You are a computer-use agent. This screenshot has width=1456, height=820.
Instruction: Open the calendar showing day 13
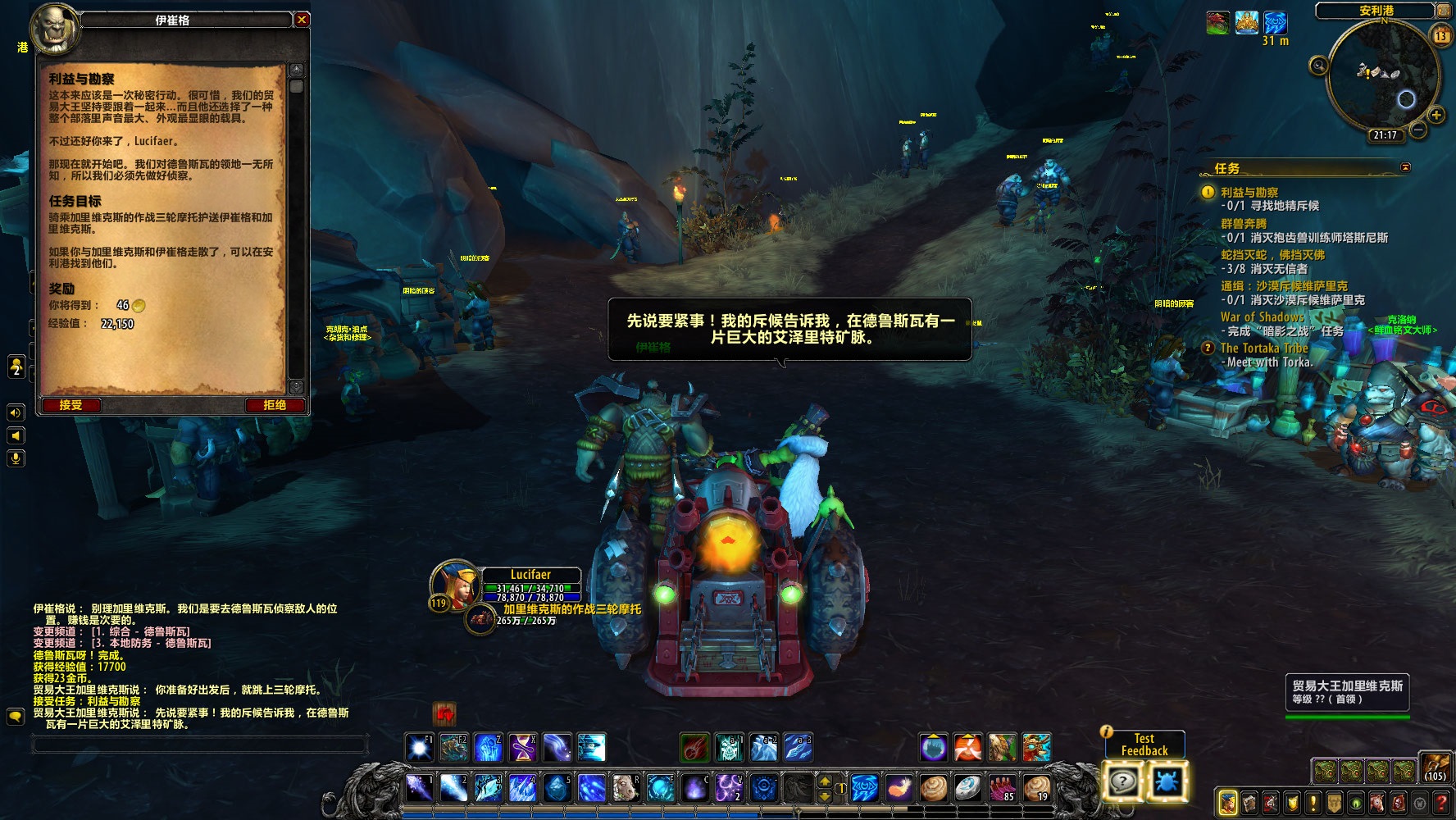click(x=1440, y=36)
